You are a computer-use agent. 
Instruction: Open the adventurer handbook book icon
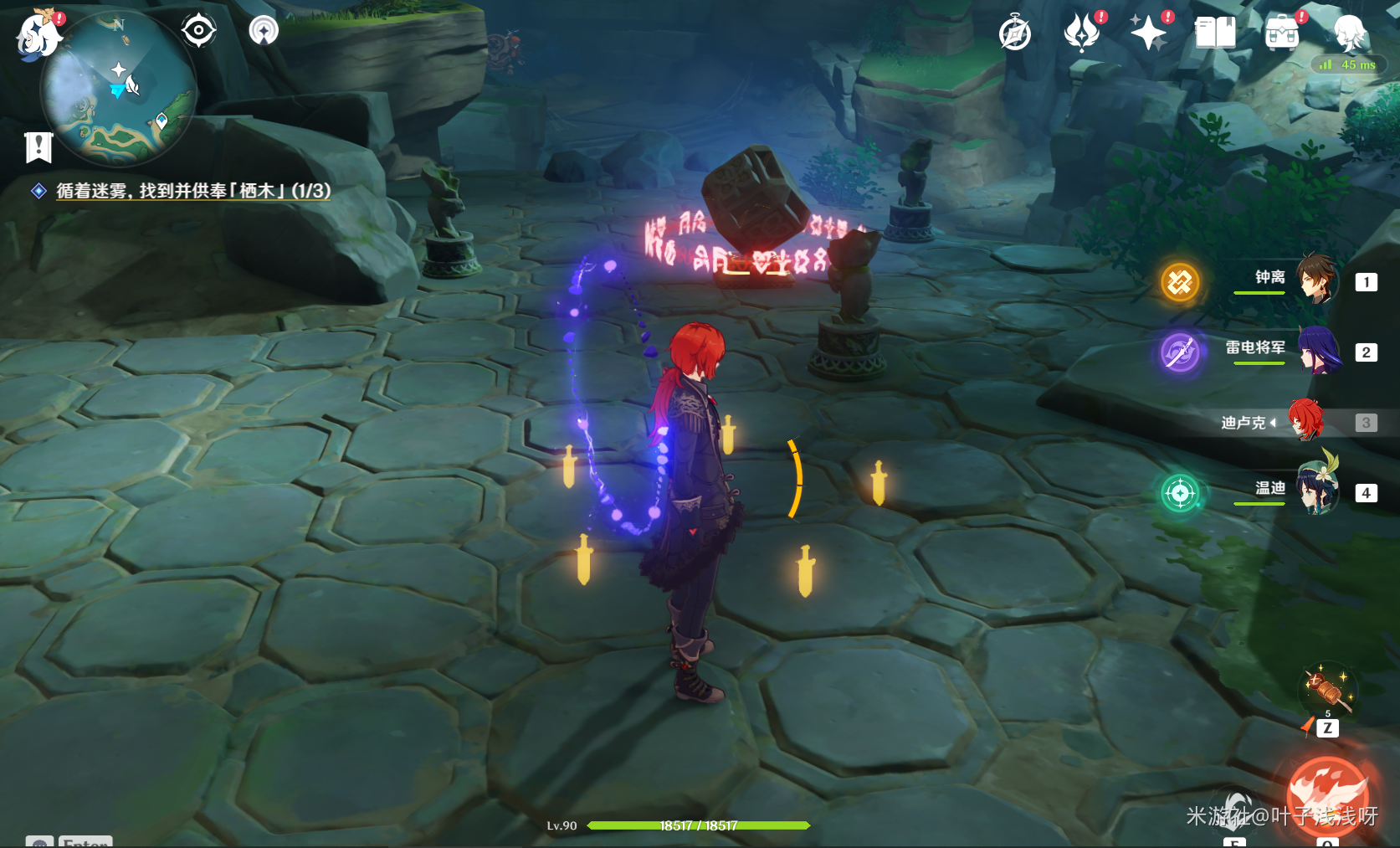click(x=1215, y=33)
